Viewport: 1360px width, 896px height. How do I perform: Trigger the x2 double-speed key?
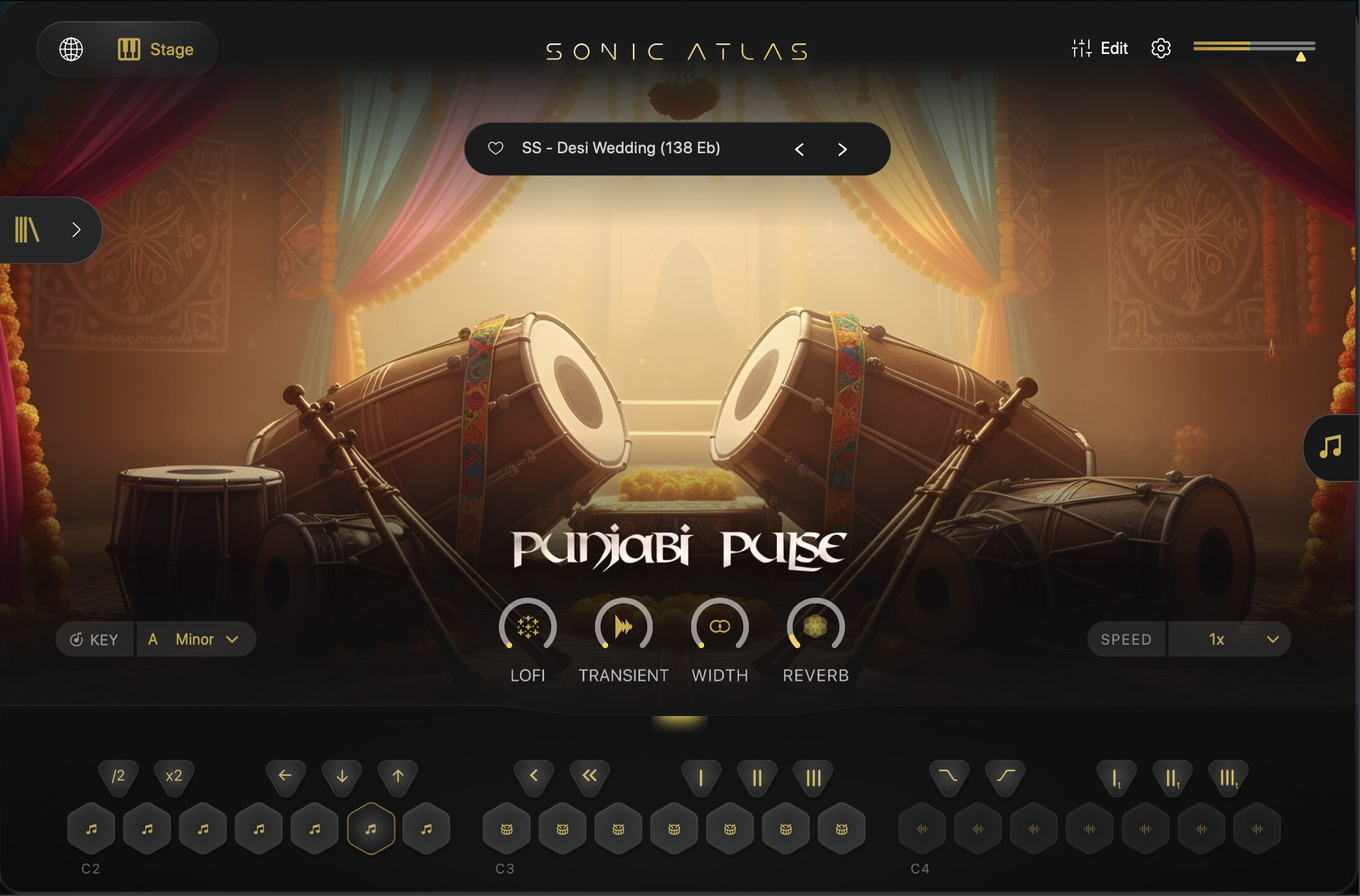click(x=174, y=776)
